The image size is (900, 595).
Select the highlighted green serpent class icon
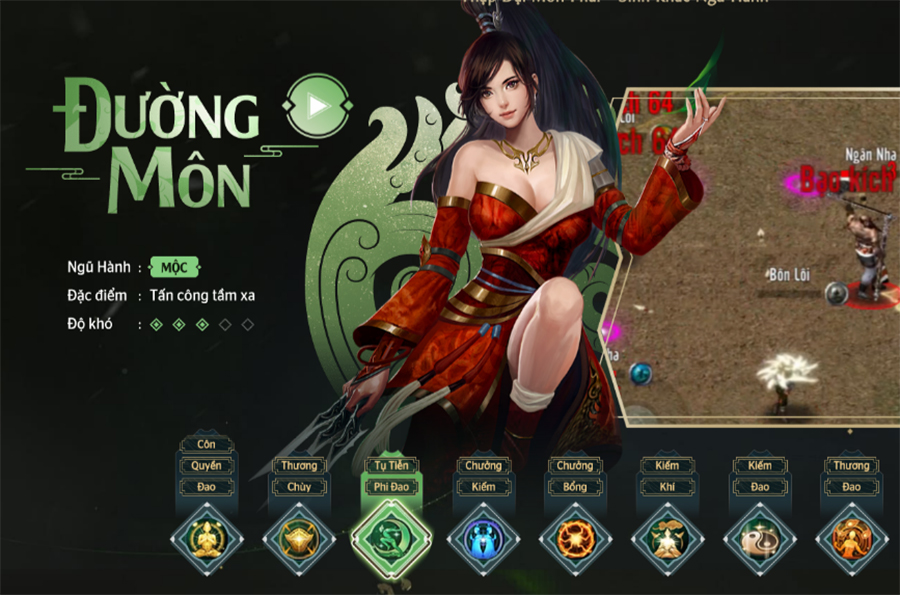point(391,539)
